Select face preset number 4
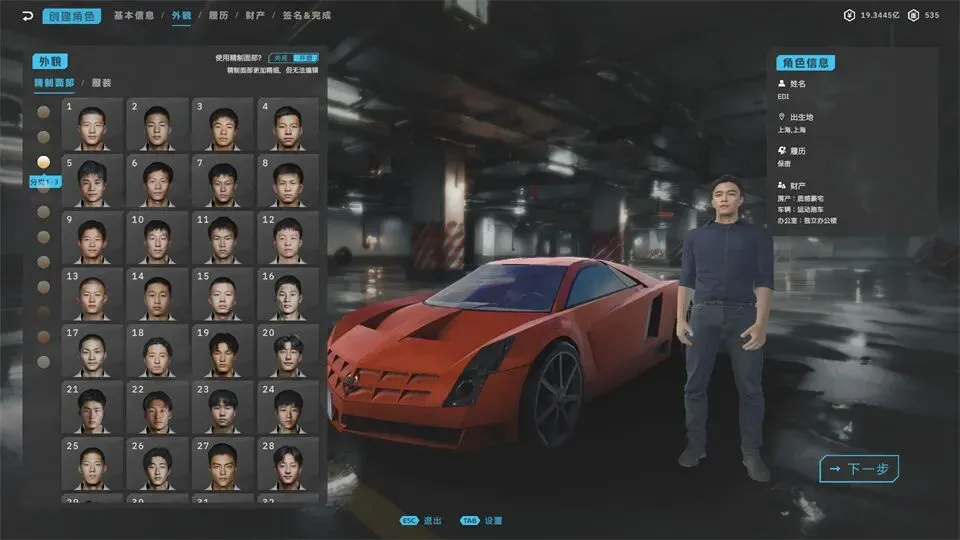 tap(288, 125)
